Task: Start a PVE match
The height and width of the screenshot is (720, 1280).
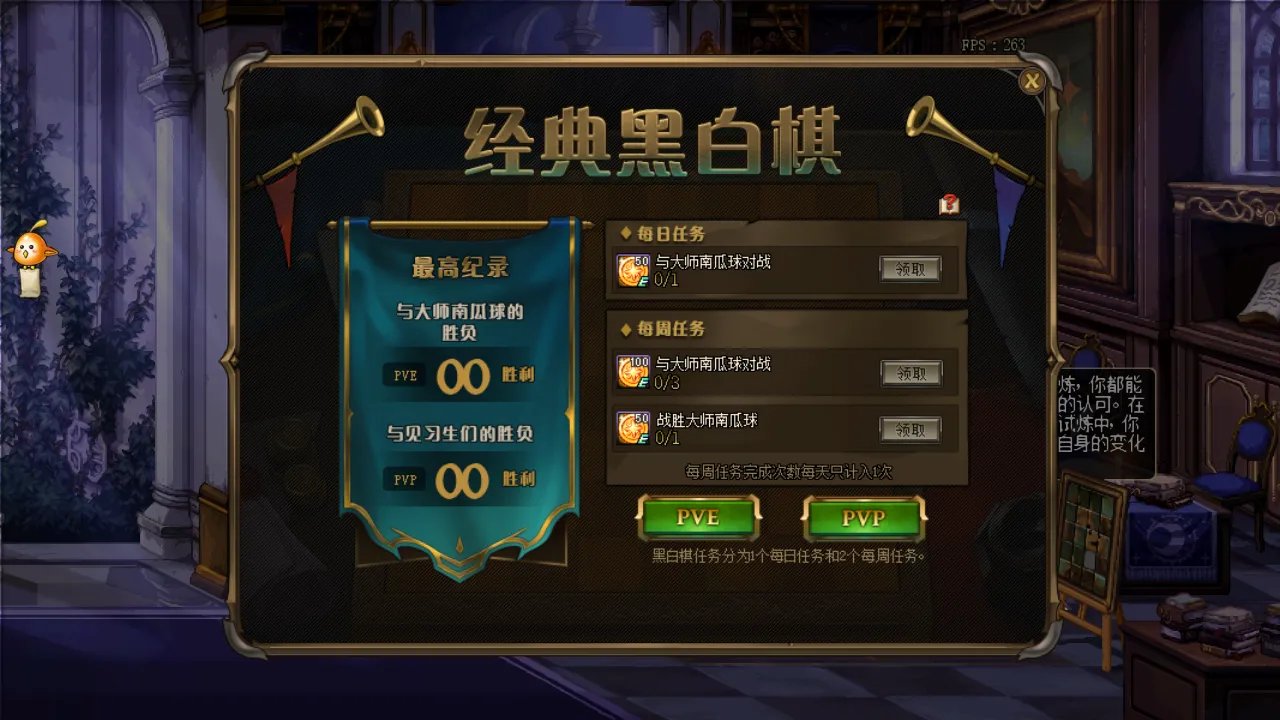Action: click(700, 518)
